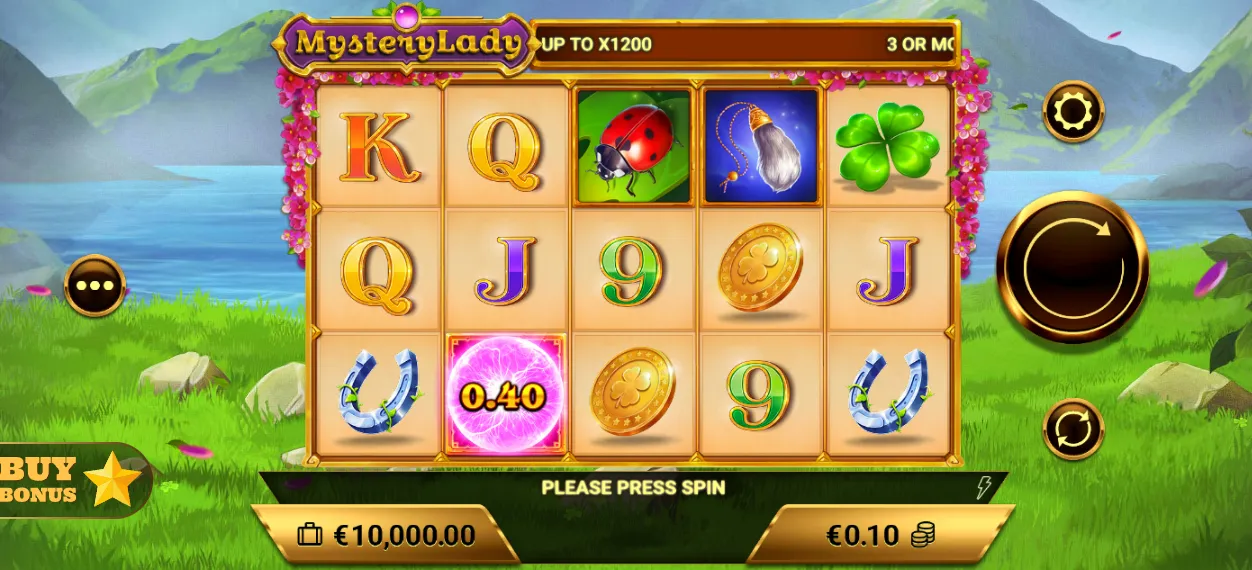Spin the reels with the large round button
Viewport: 1252px width, 570px height.
pyautogui.click(x=1072, y=266)
